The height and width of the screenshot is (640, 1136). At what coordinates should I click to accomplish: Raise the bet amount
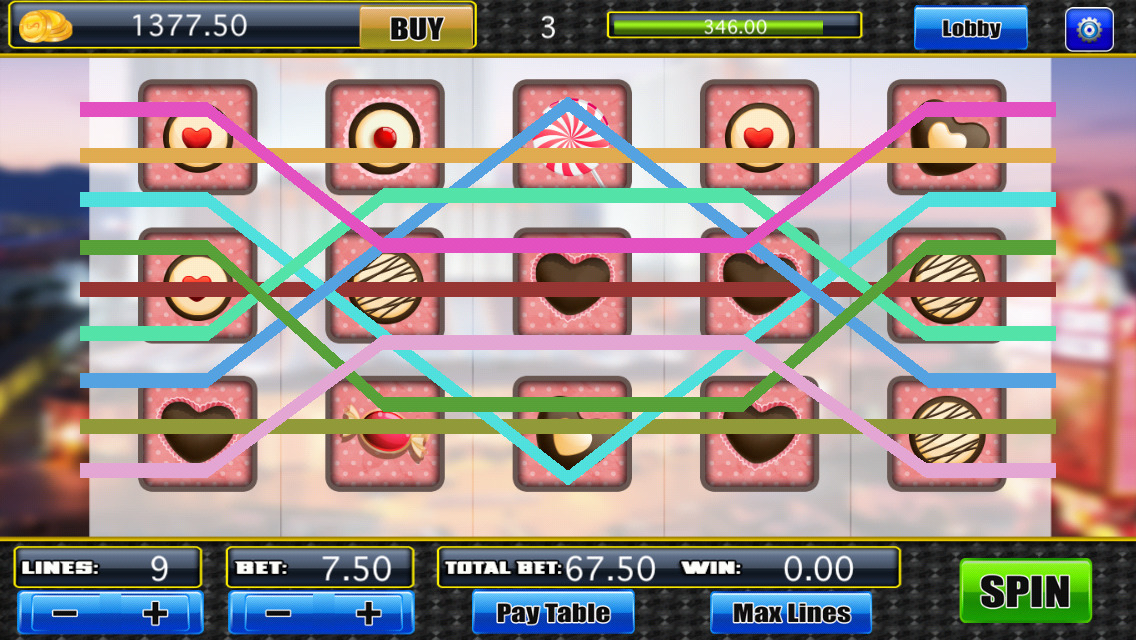(x=368, y=612)
